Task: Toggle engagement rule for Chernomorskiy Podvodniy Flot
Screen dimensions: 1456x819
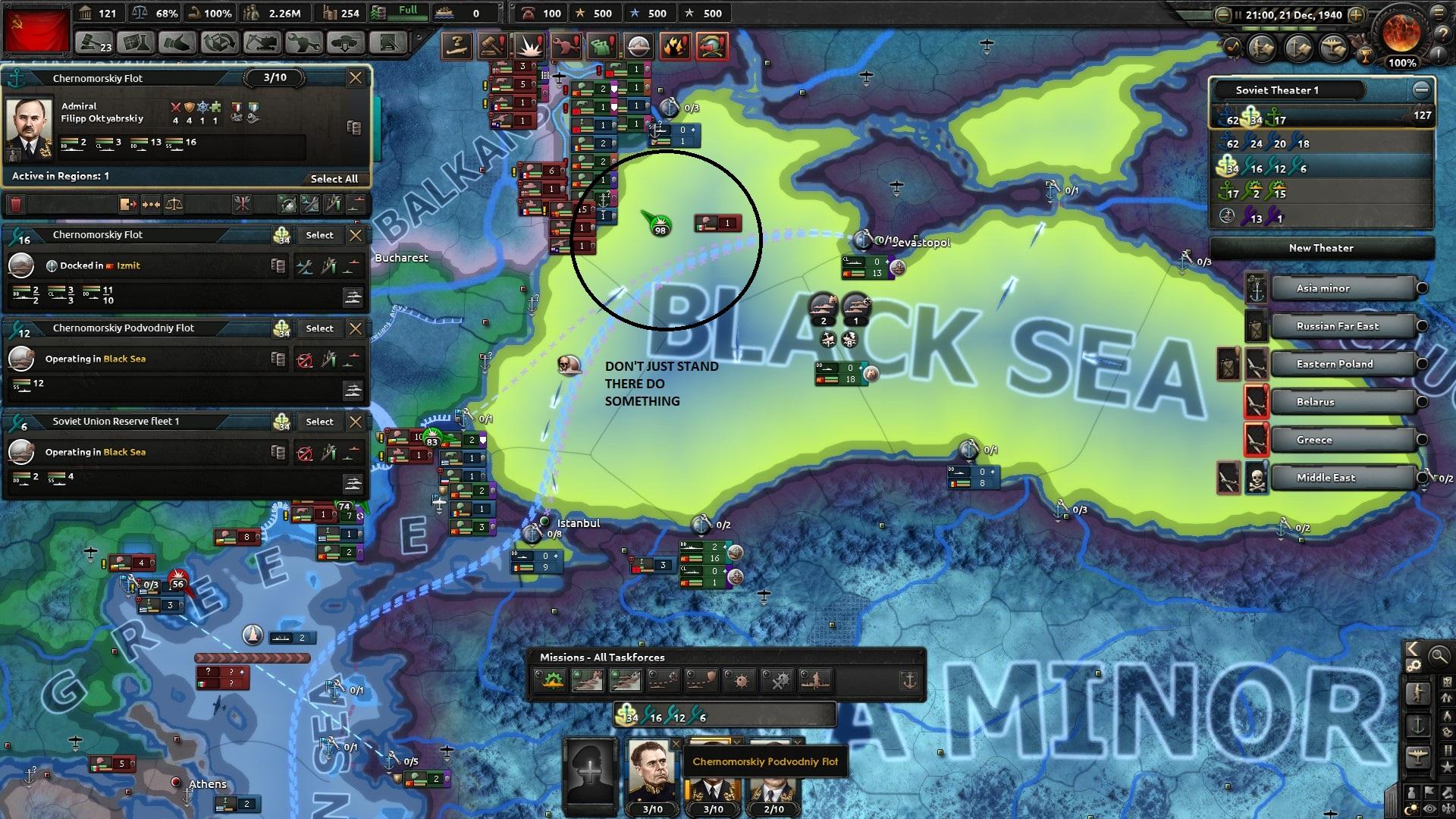Action: [306, 359]
